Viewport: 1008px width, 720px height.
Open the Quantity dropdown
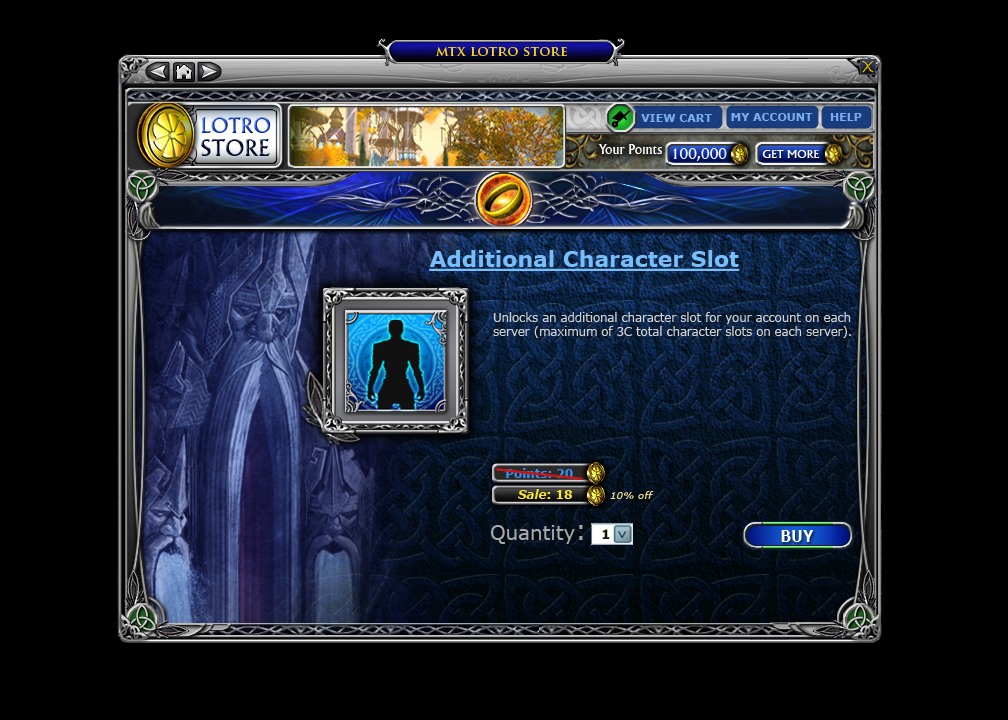click(622, 534)
